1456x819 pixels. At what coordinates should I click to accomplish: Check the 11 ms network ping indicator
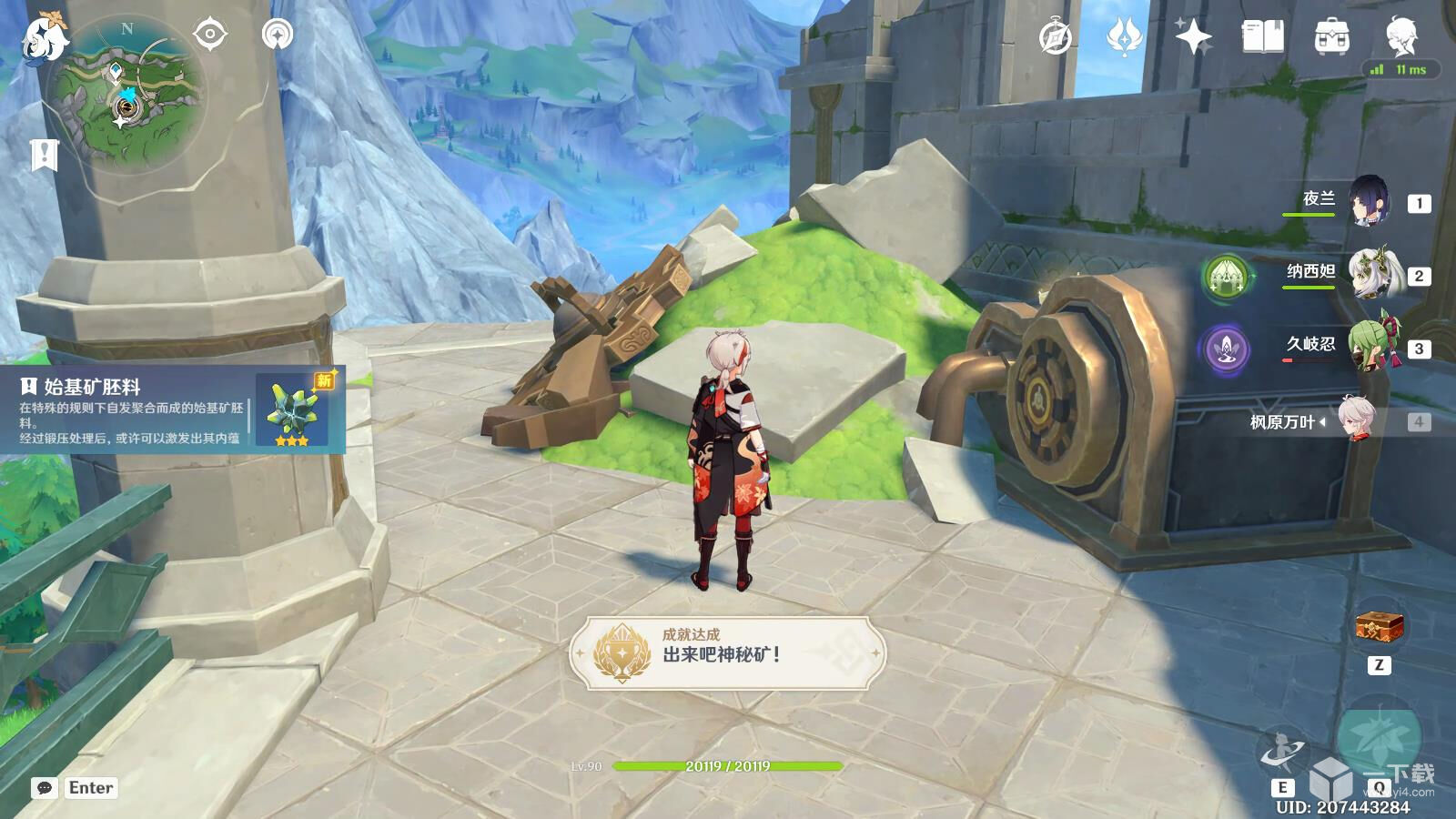pos(1401,68)
